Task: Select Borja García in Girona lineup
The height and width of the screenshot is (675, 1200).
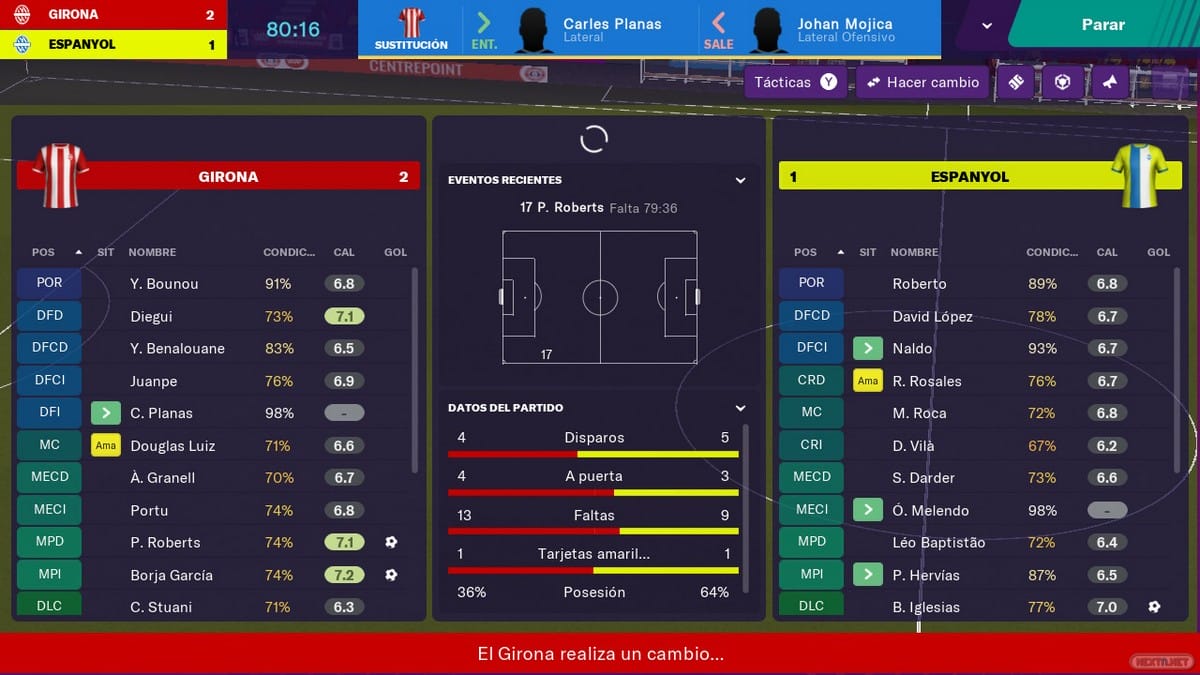Action: pyautogui.click(x=169, y=575)
